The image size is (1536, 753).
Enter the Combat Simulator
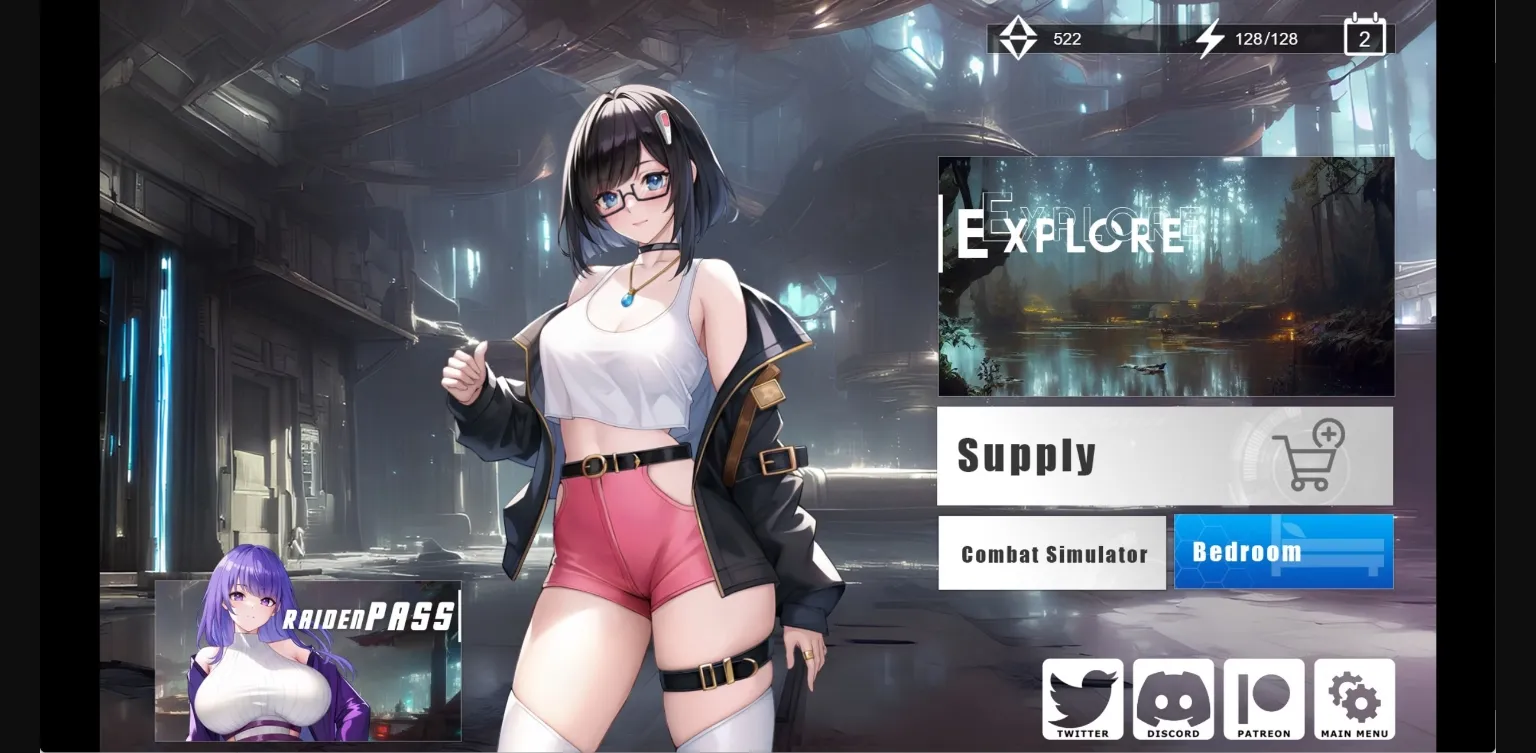1053,553
